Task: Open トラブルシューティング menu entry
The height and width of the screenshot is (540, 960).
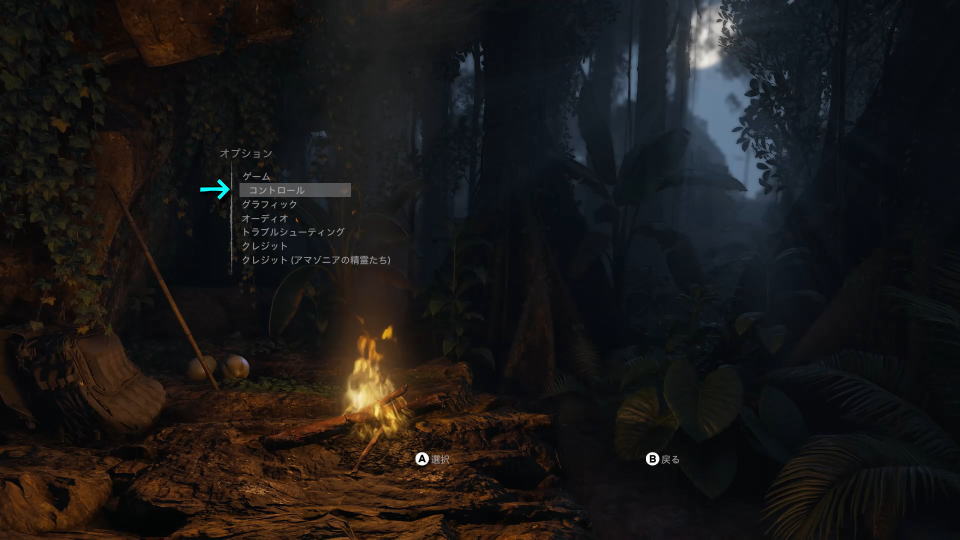Action: point(293,232)
